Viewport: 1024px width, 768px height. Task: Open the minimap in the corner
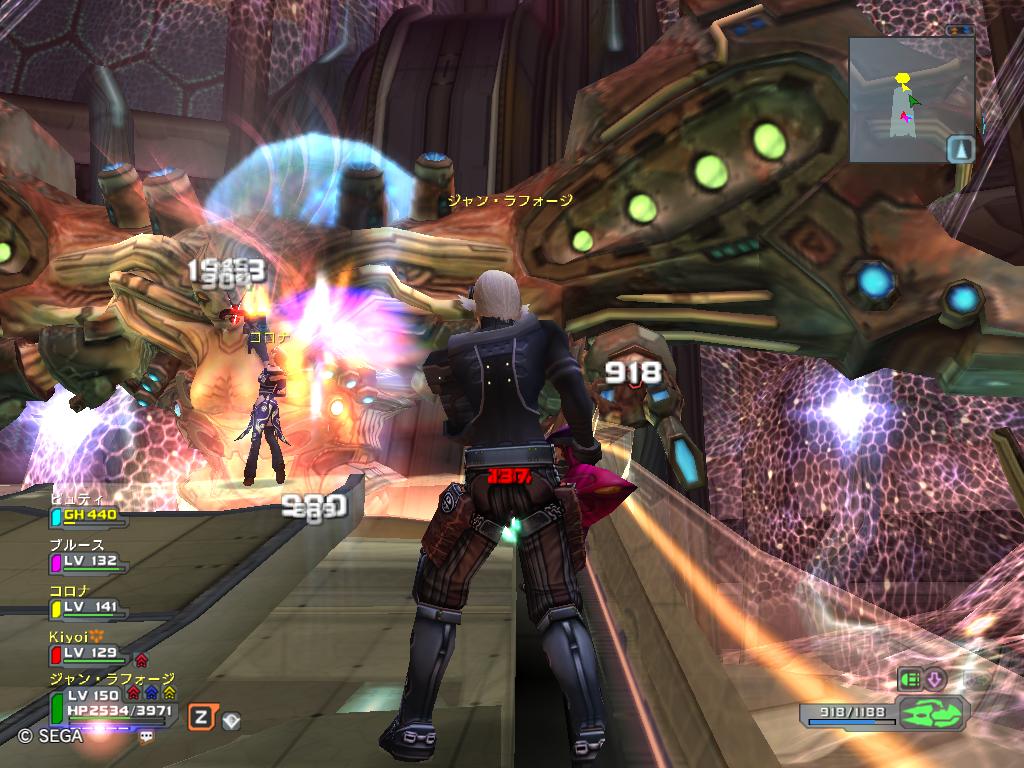[x=911, y=100]
